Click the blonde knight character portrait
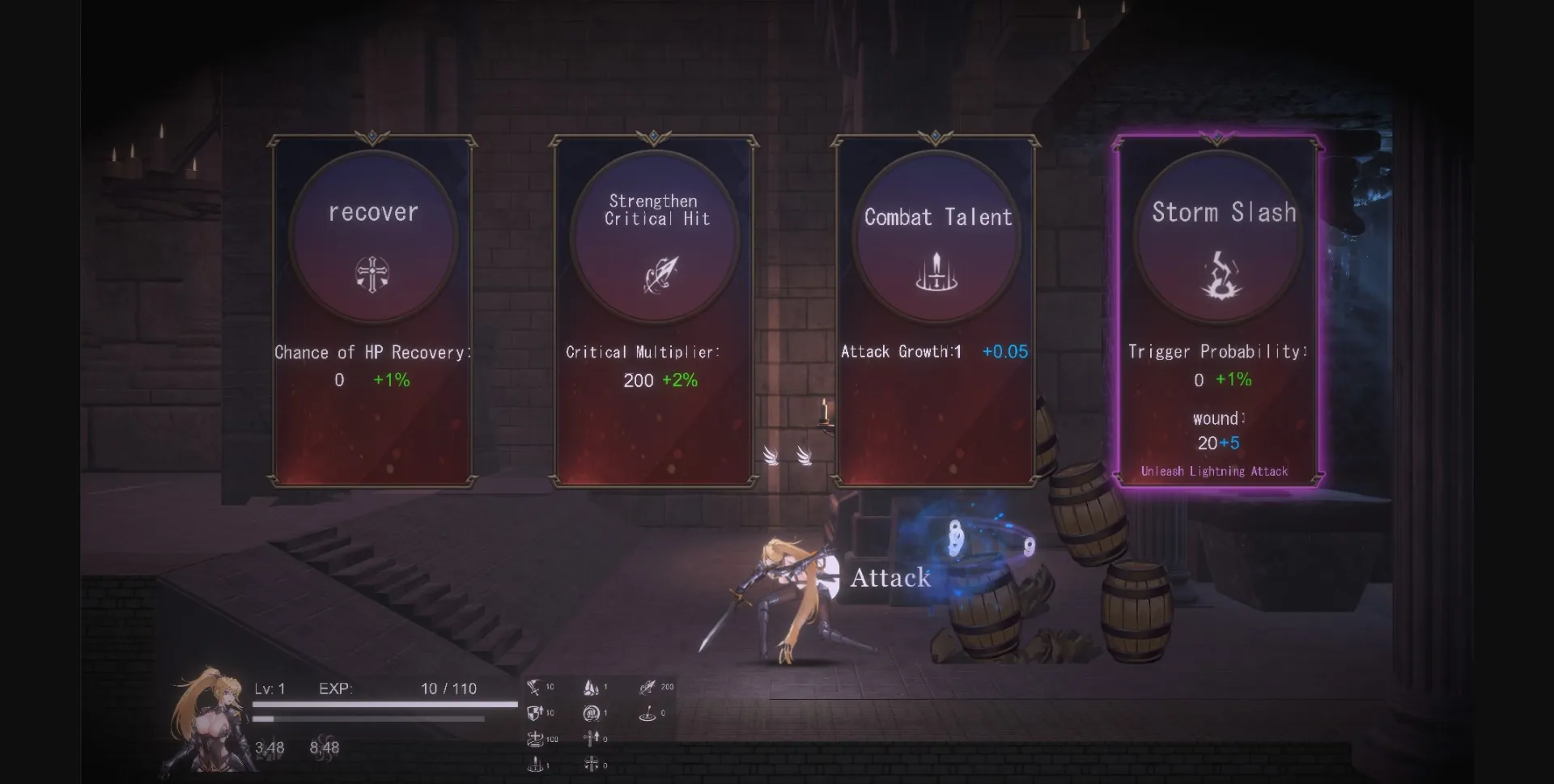Screen dimensions: 1554x784 click(x=206, y=724)
